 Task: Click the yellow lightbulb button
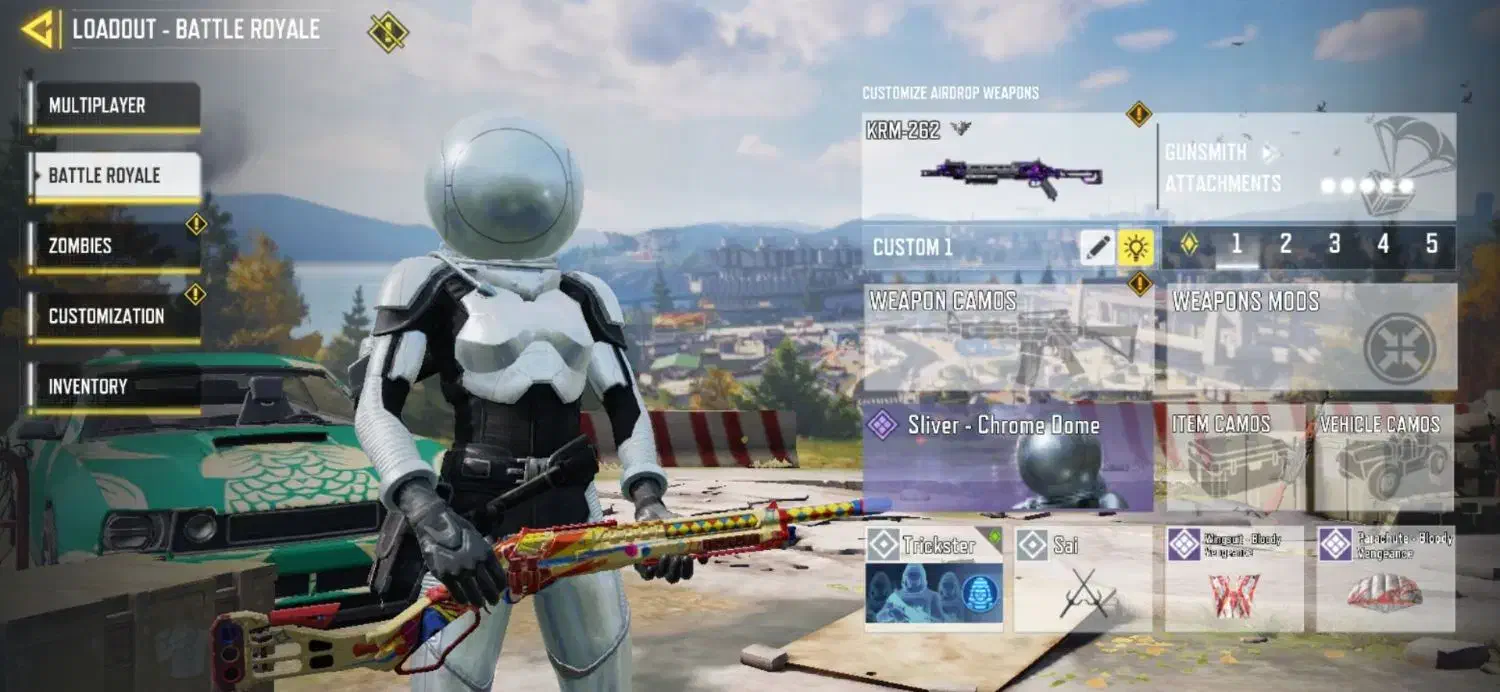[x=1136, y=247]
